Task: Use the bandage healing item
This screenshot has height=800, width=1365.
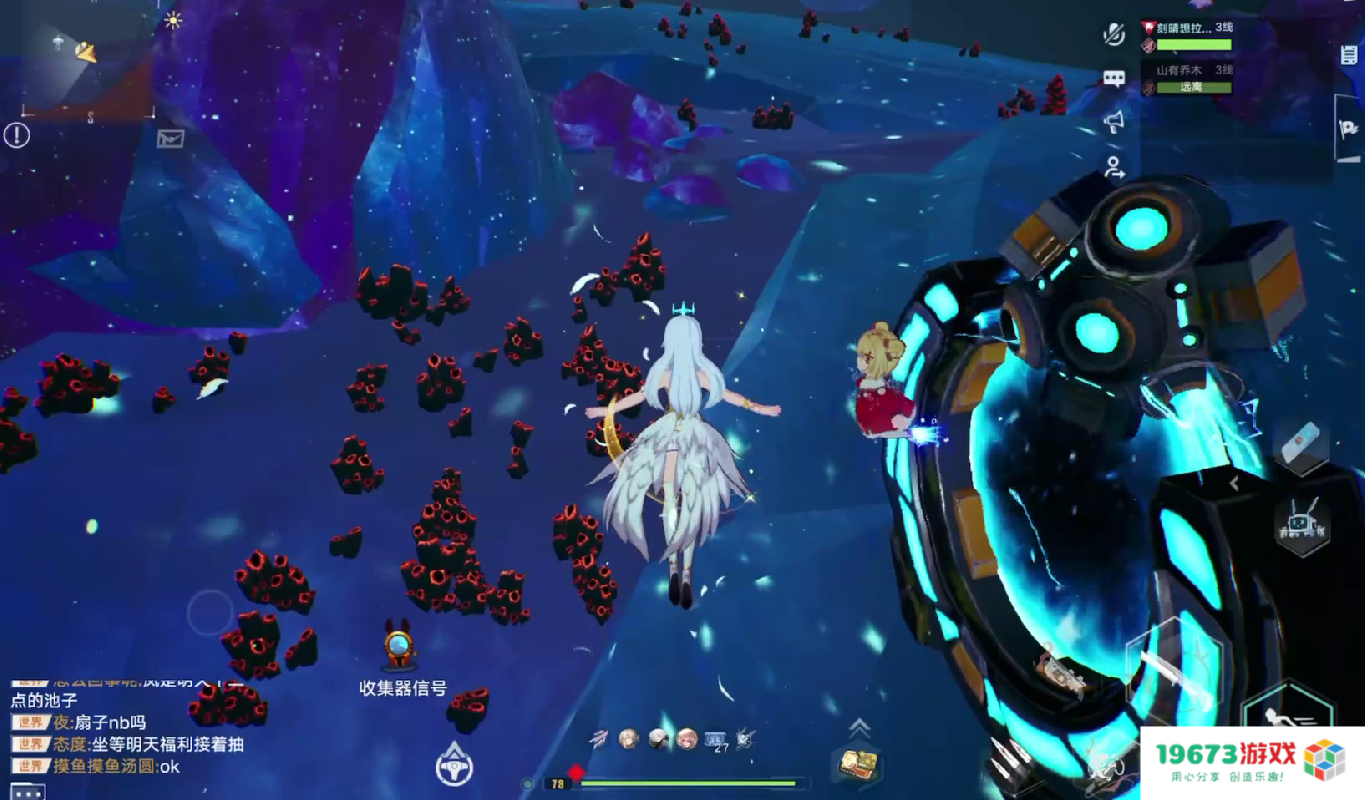Action: point(1300,441)
